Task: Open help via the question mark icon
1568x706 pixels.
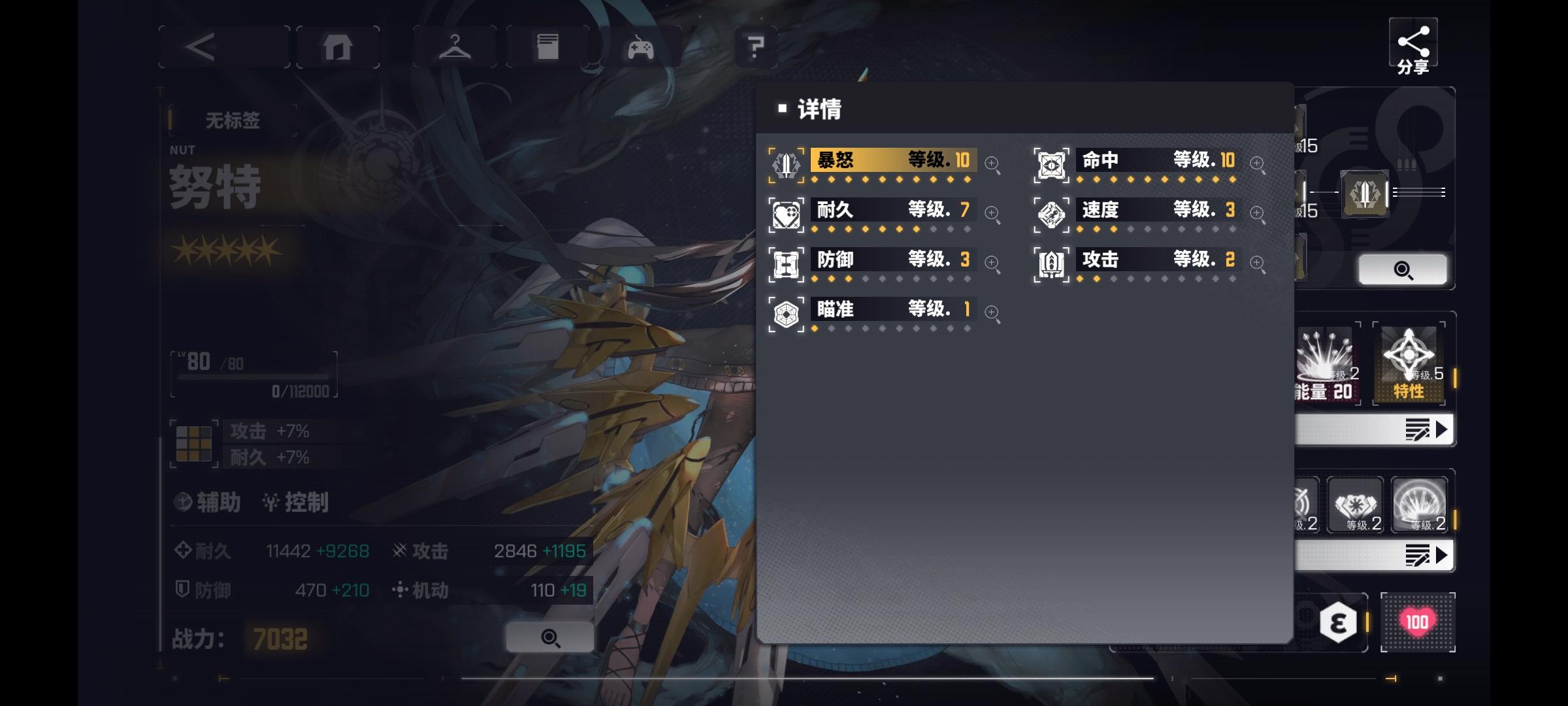Action: pyautogui.click(x=756, y=46)
